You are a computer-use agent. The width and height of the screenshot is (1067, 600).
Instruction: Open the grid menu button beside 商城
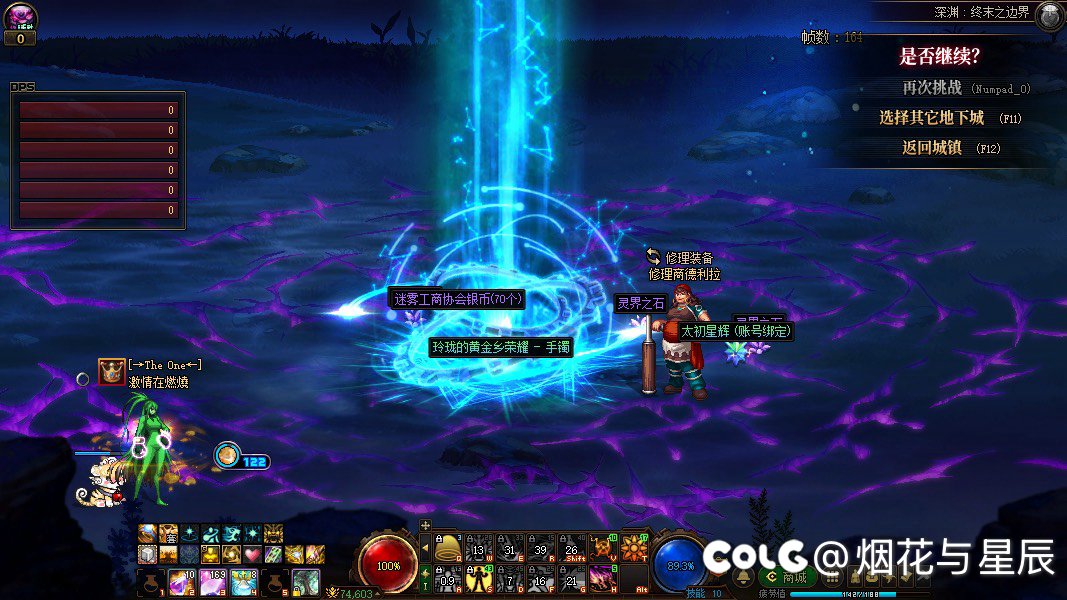[x=832, y=577]
